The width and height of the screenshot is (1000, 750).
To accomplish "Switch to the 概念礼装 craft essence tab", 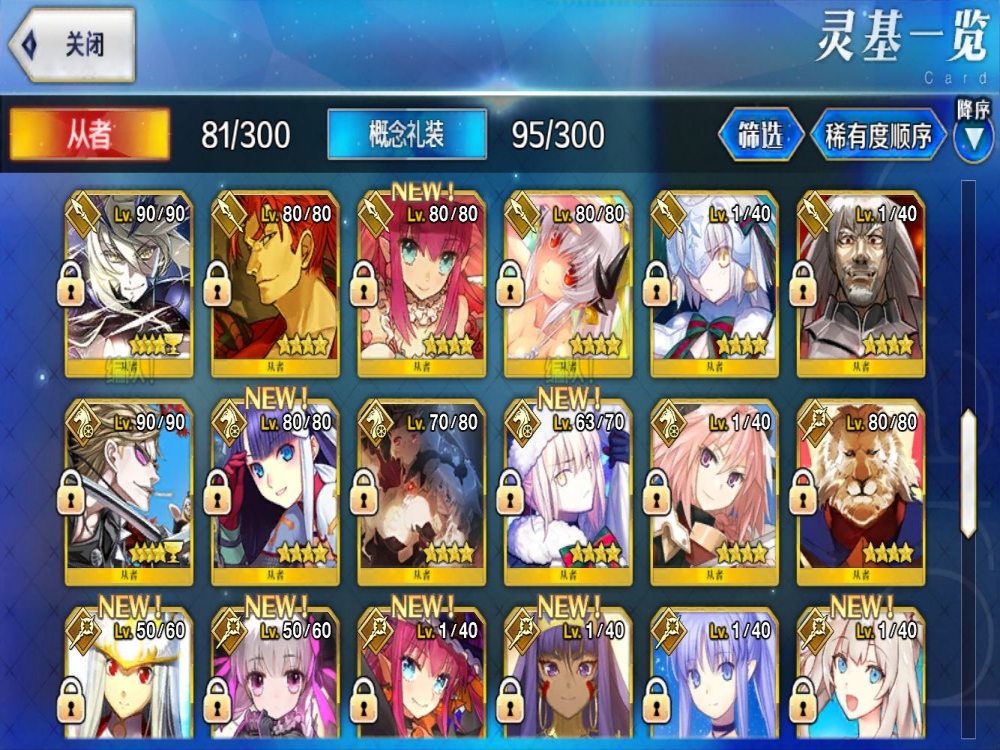I will (407, 134).
